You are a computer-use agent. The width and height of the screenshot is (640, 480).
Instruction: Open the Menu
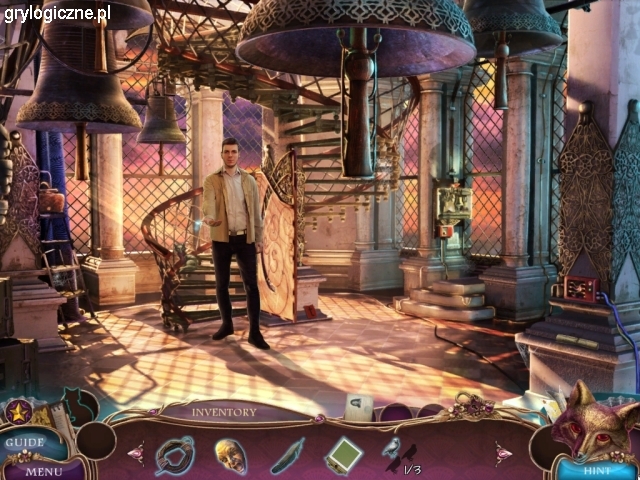click(43, 470)
